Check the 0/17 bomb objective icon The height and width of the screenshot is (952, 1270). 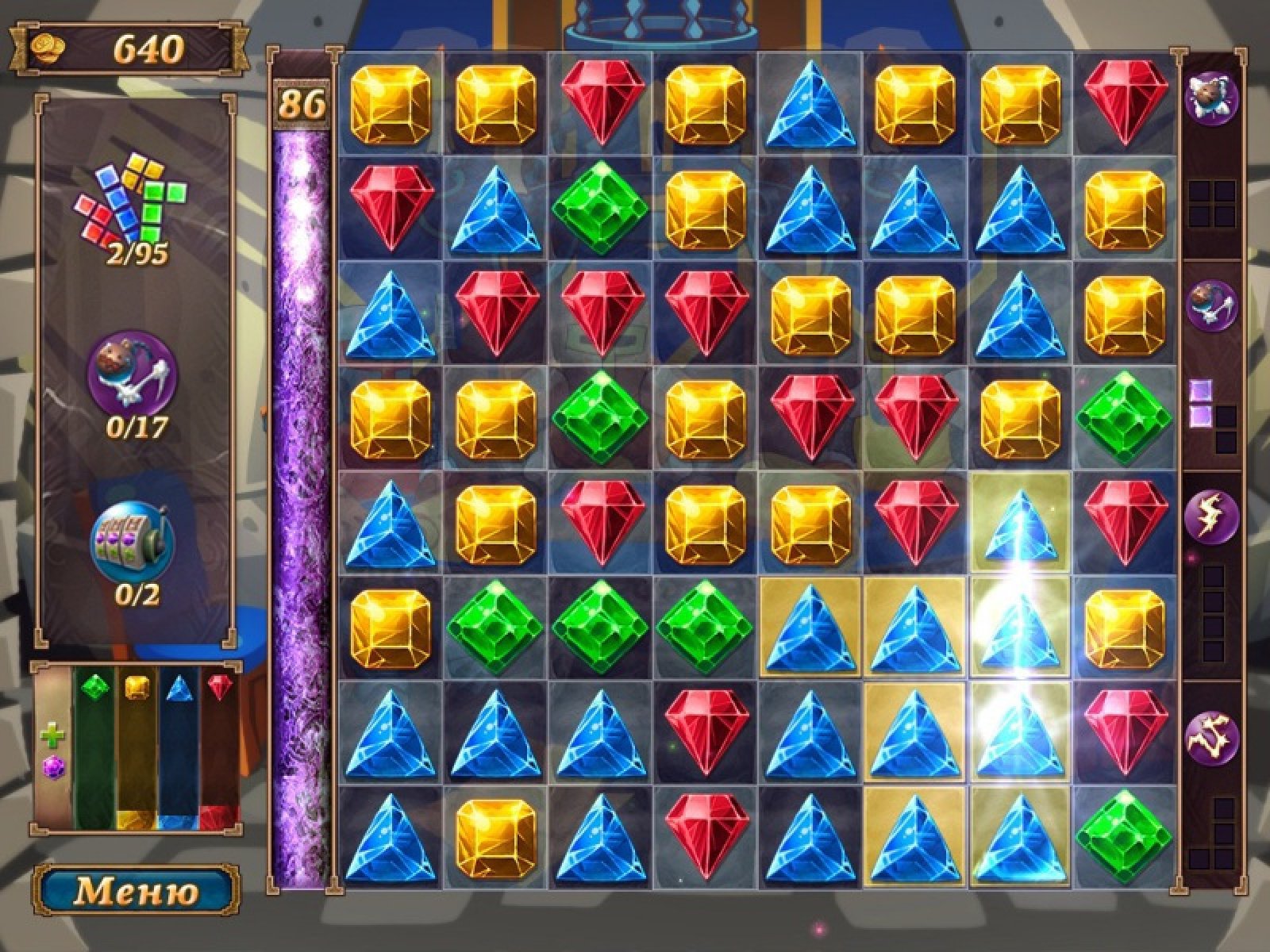point(132,374)
